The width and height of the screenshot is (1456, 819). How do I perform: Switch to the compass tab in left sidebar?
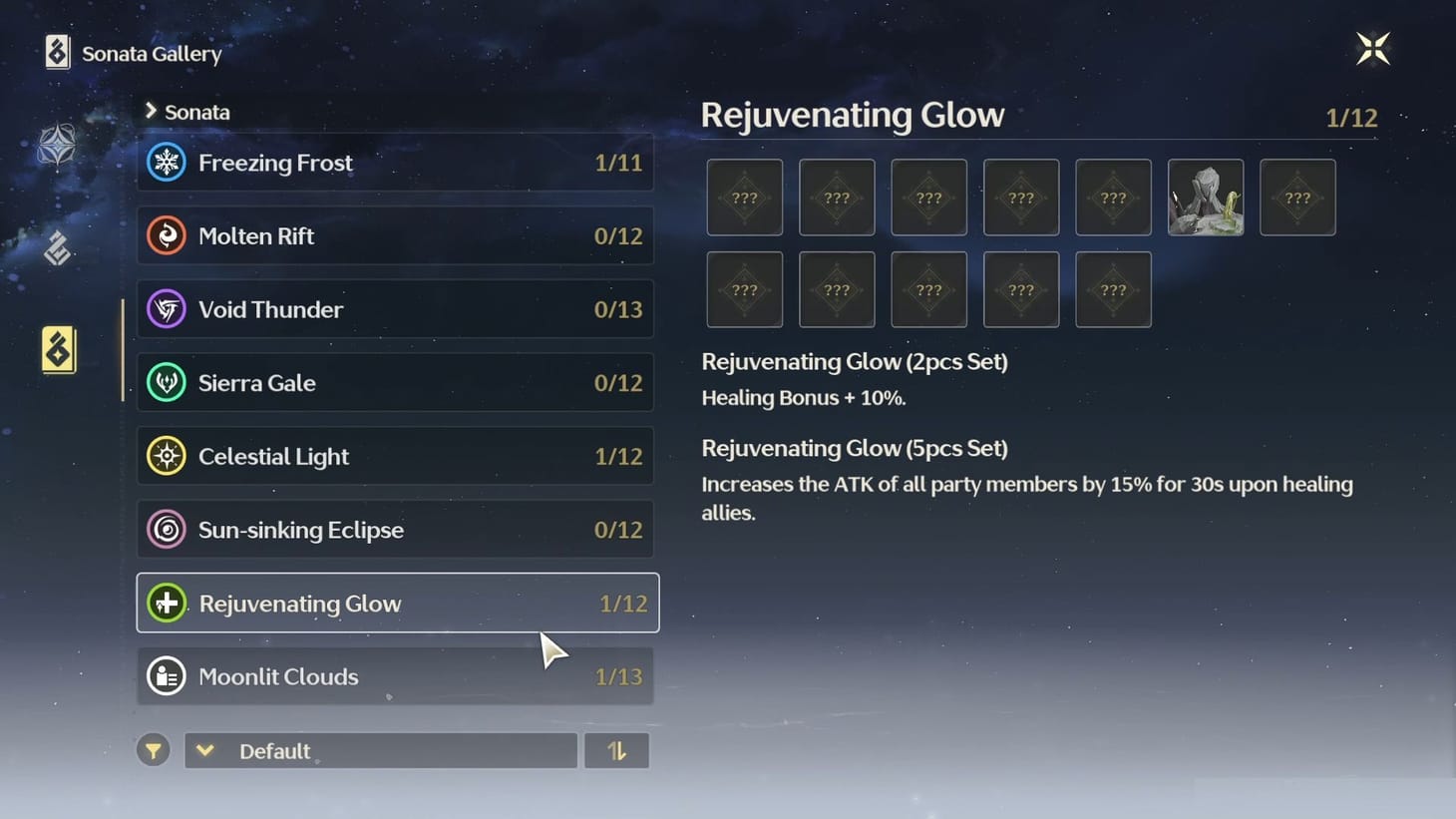[57, 146]
